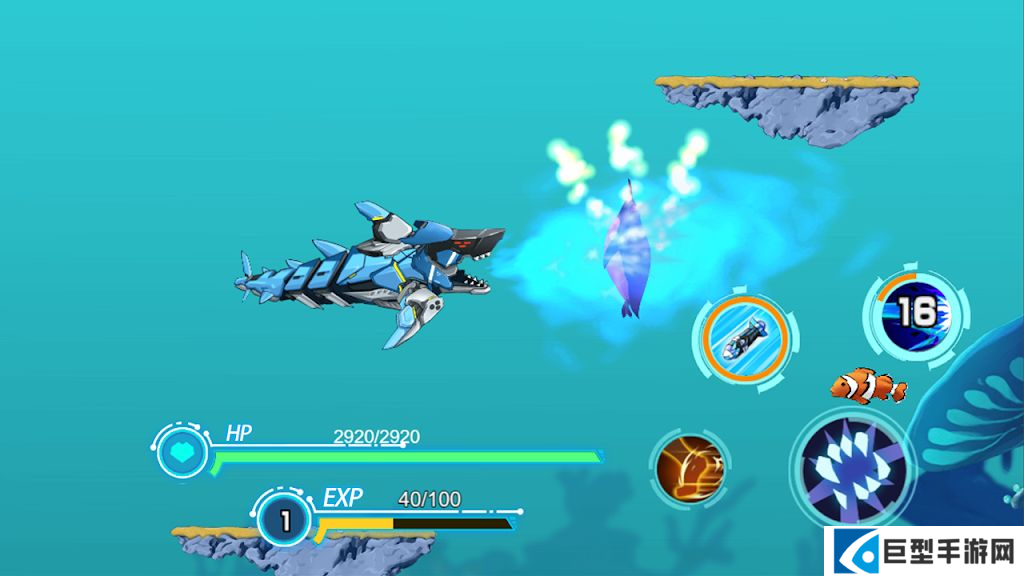The height and width of the screenshot is (576, 1024).
Task: Activate the skill showing cooldown 16
Action: [914, 315]
